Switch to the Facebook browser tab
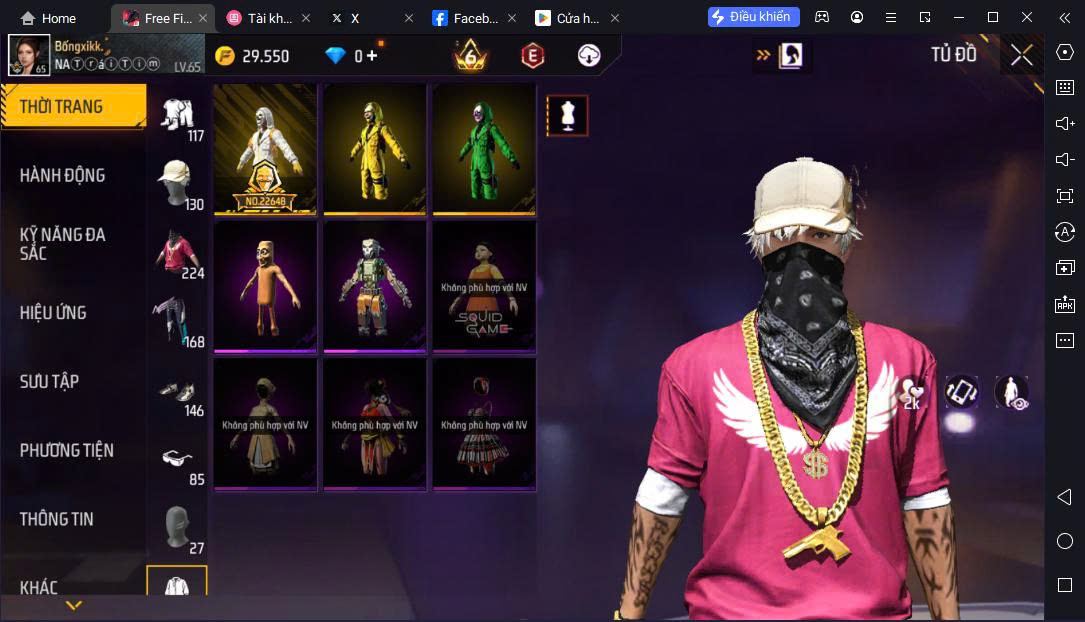Viewport: 1085px width, 622px height. 470,18
